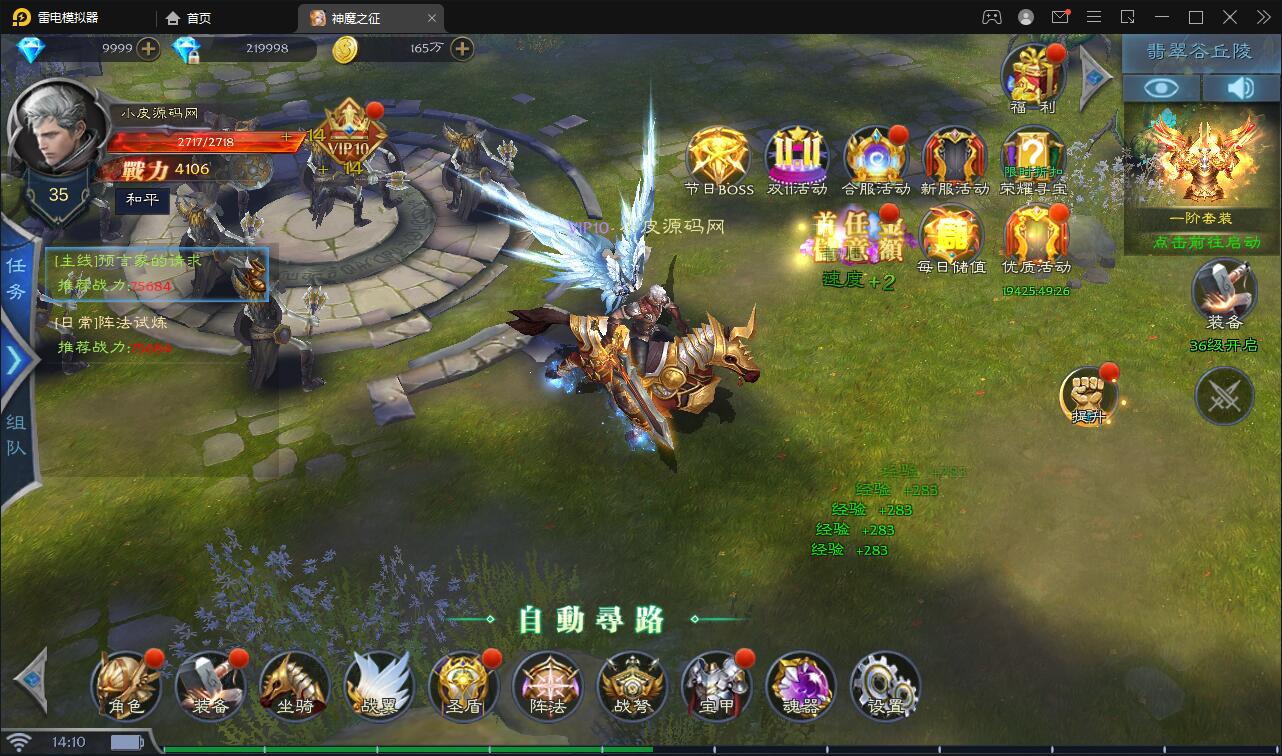The height and width of the screenshot is (756, 1282).
Task: Open the VIP10 crown badge
Action: click(349, 138)
